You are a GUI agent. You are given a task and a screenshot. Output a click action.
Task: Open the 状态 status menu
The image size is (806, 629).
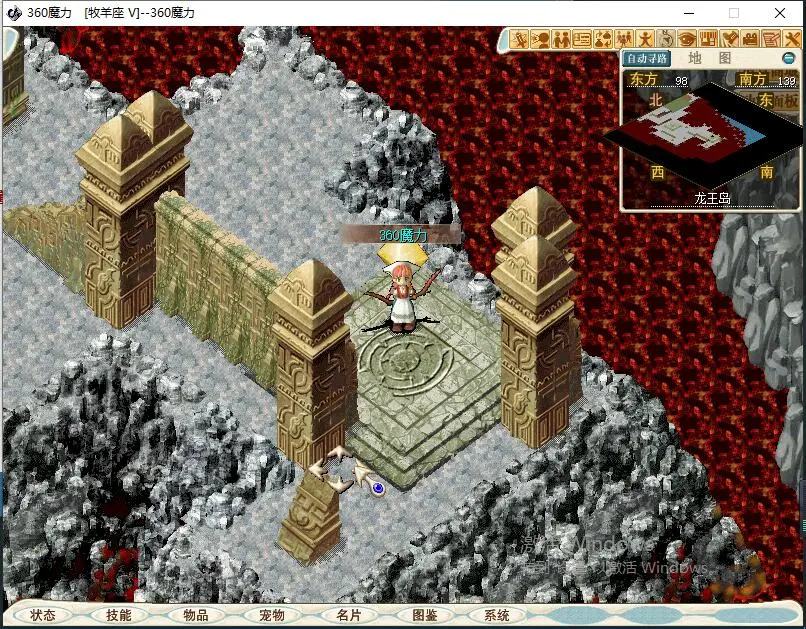pos(43,615)
